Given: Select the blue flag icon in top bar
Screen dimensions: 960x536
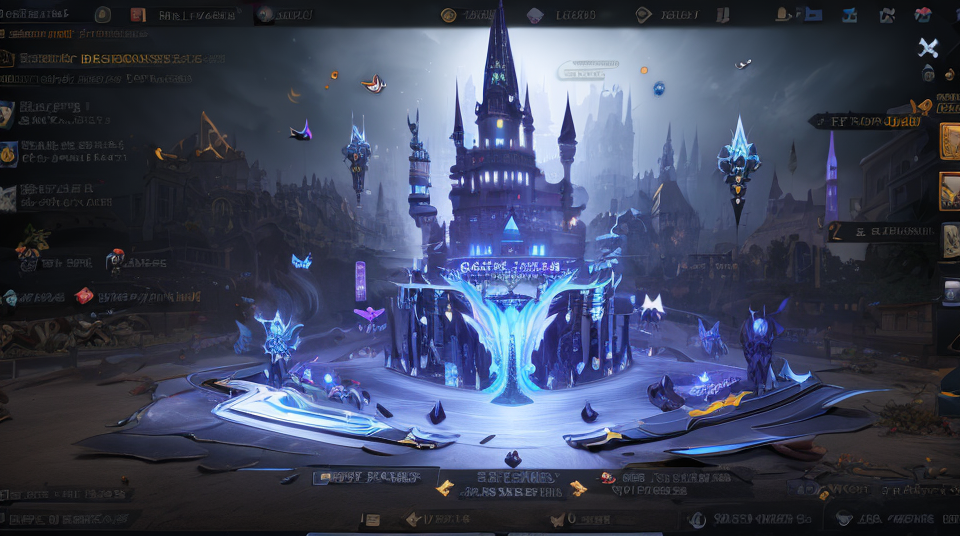Looking at the screenshot, I should tap(813, 15).
